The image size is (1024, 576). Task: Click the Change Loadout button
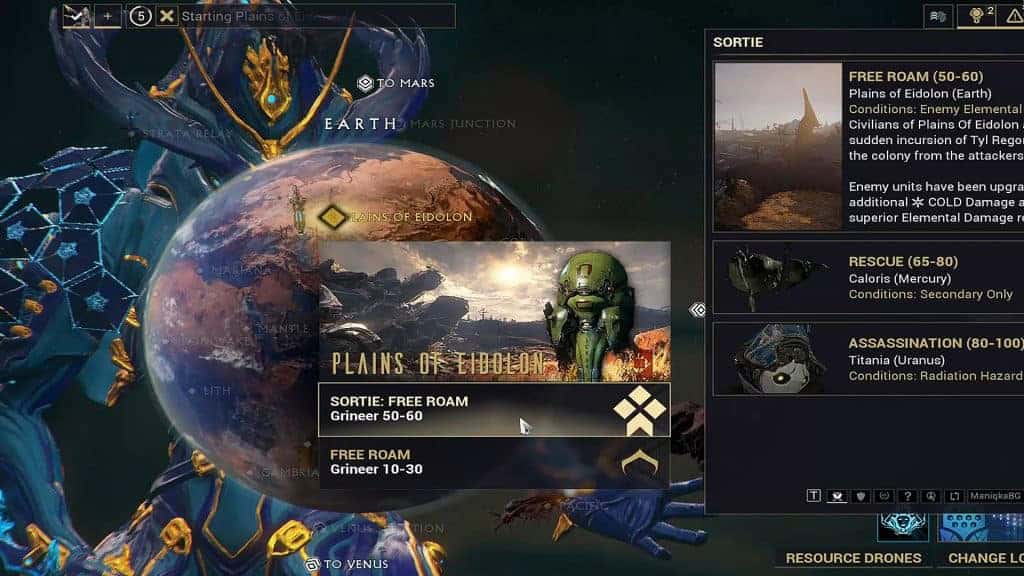click(x=985, y=558)
